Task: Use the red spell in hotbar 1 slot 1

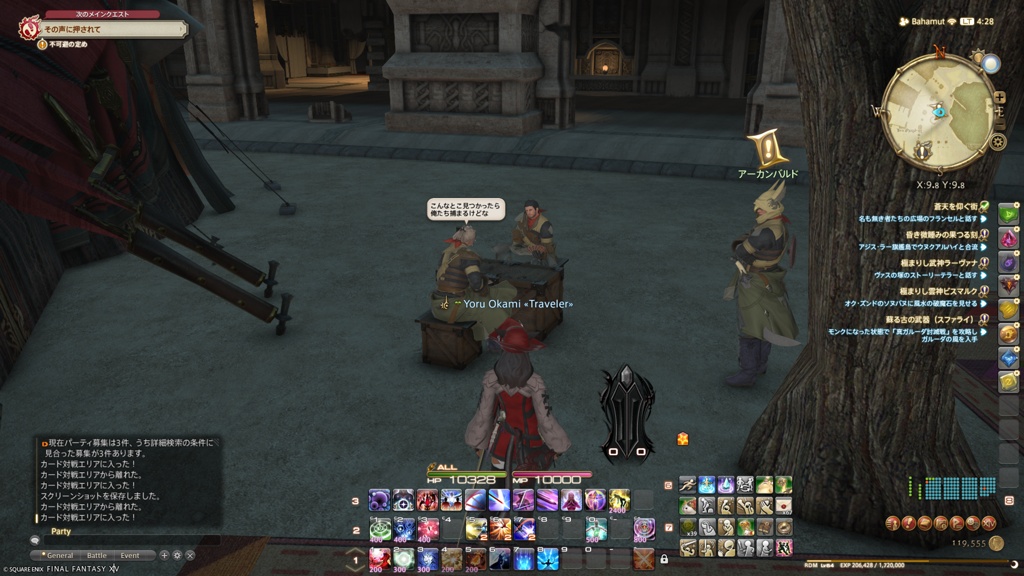Action: coord(380,558)
